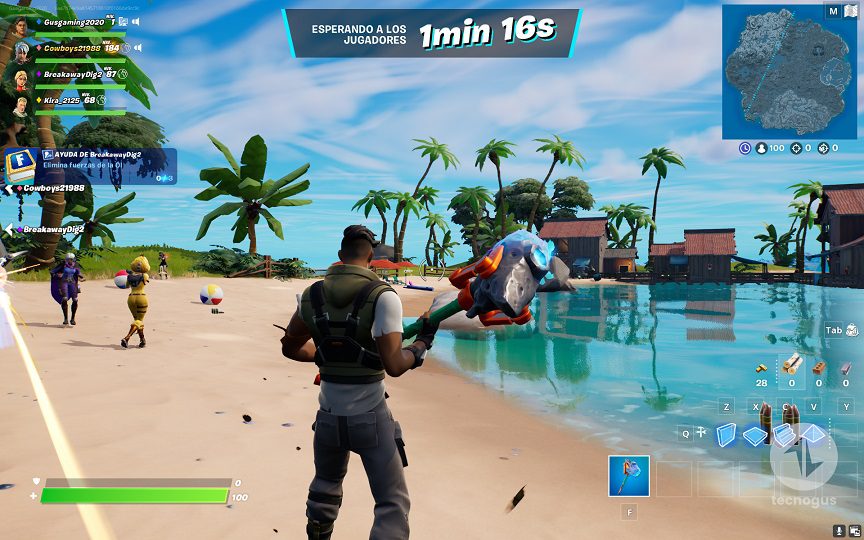Select the pickaxe hotbar slot
Screen dimensions: 864x540
(629, 476)
